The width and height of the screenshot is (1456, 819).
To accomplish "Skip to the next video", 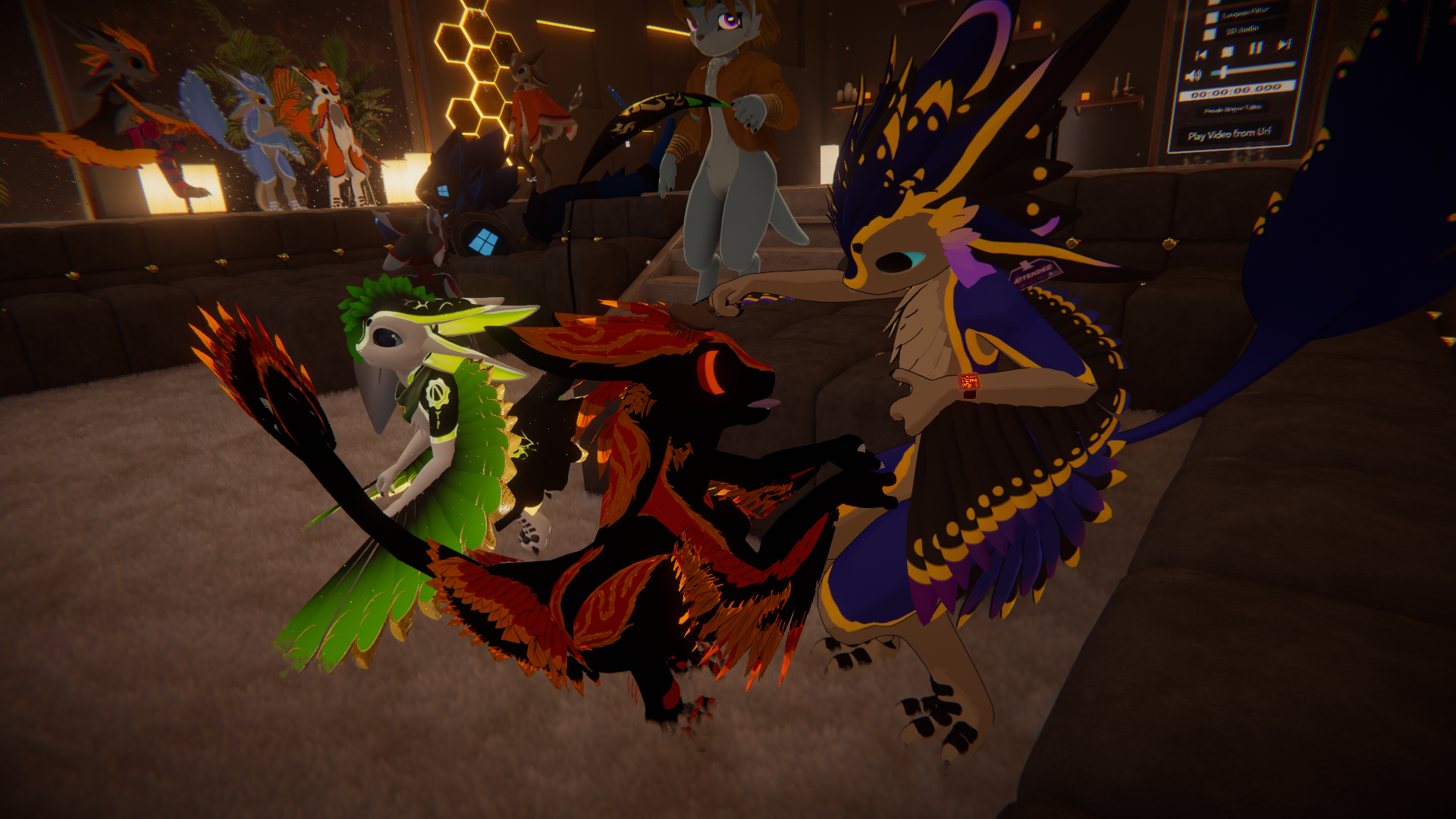I will coord(1284,45).
